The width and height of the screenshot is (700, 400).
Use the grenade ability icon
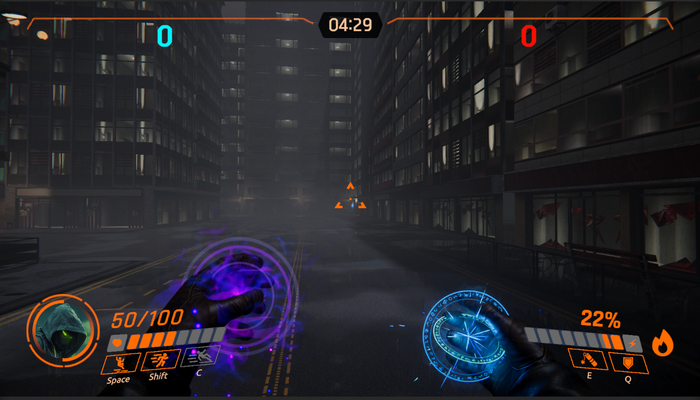(587, 361)
